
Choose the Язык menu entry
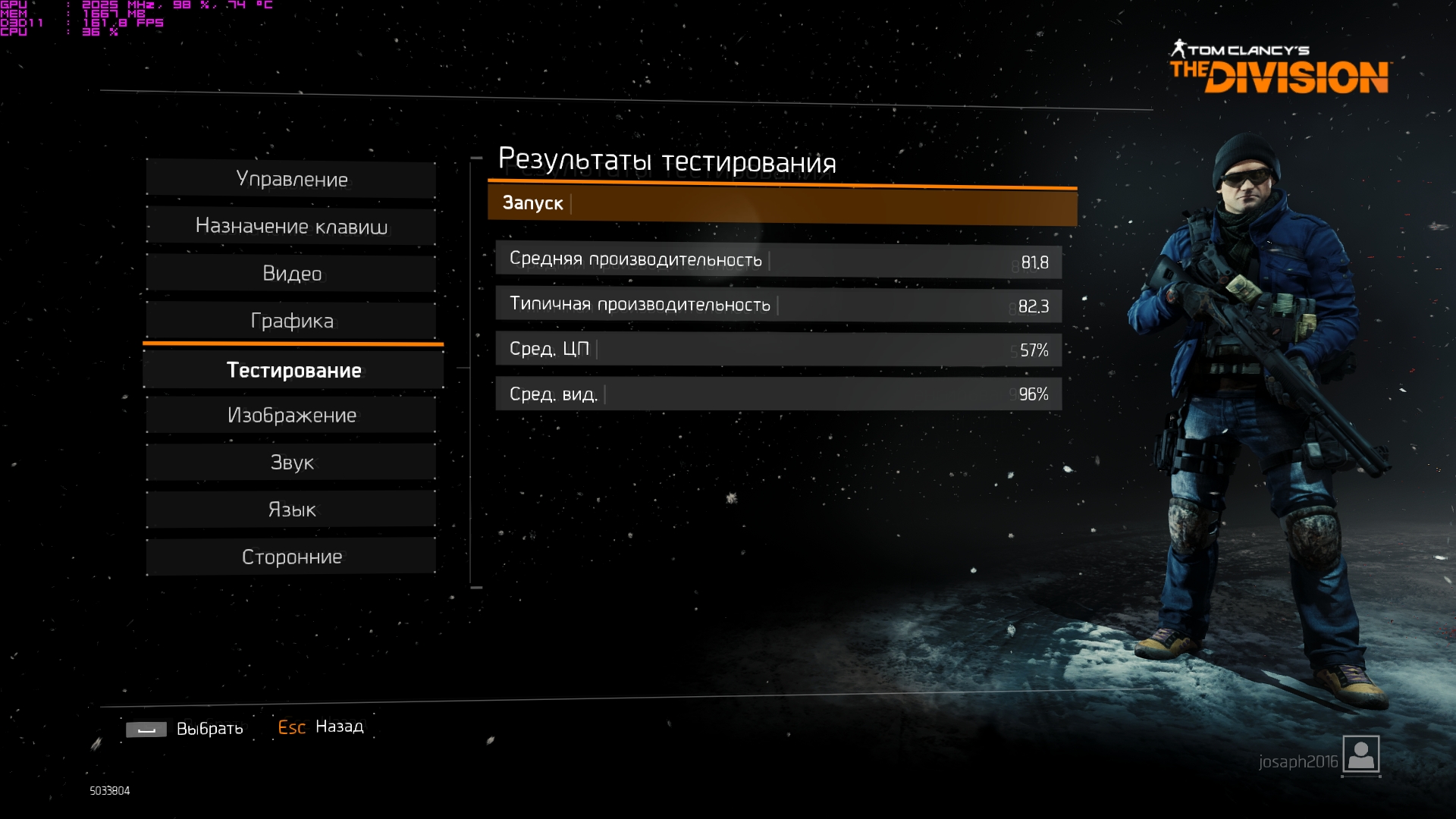coord(291,510)
